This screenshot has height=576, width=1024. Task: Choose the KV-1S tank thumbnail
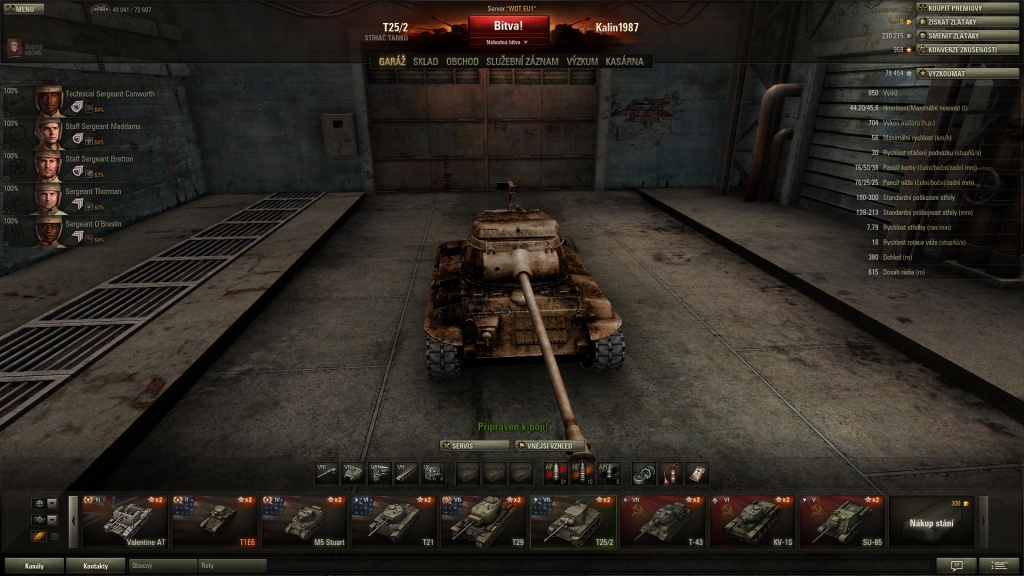(752, 521)
